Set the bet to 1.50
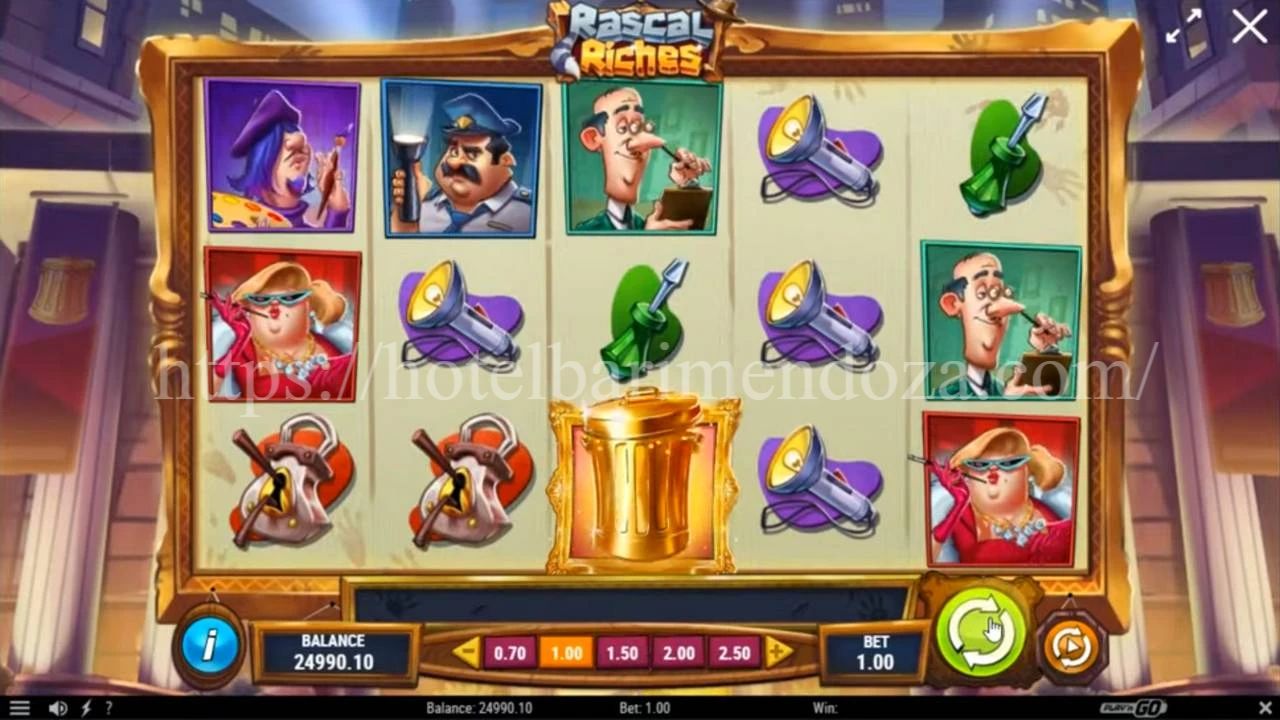Viewport: 1280px width, 720px height. pos(622,653)
